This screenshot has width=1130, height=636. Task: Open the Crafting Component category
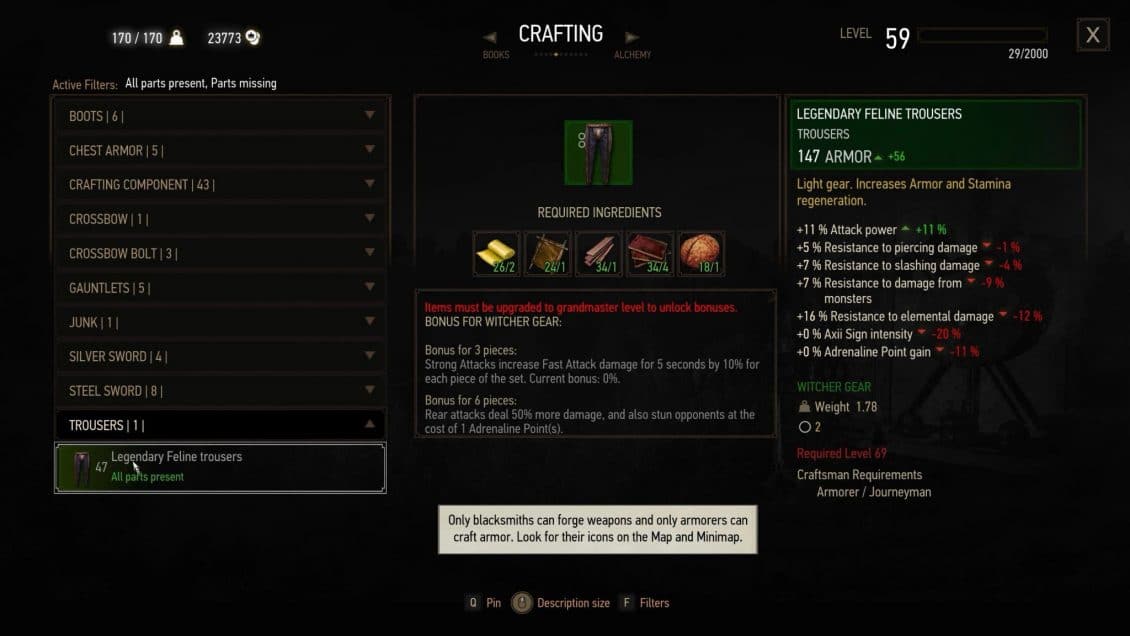(x=220, y=185)
